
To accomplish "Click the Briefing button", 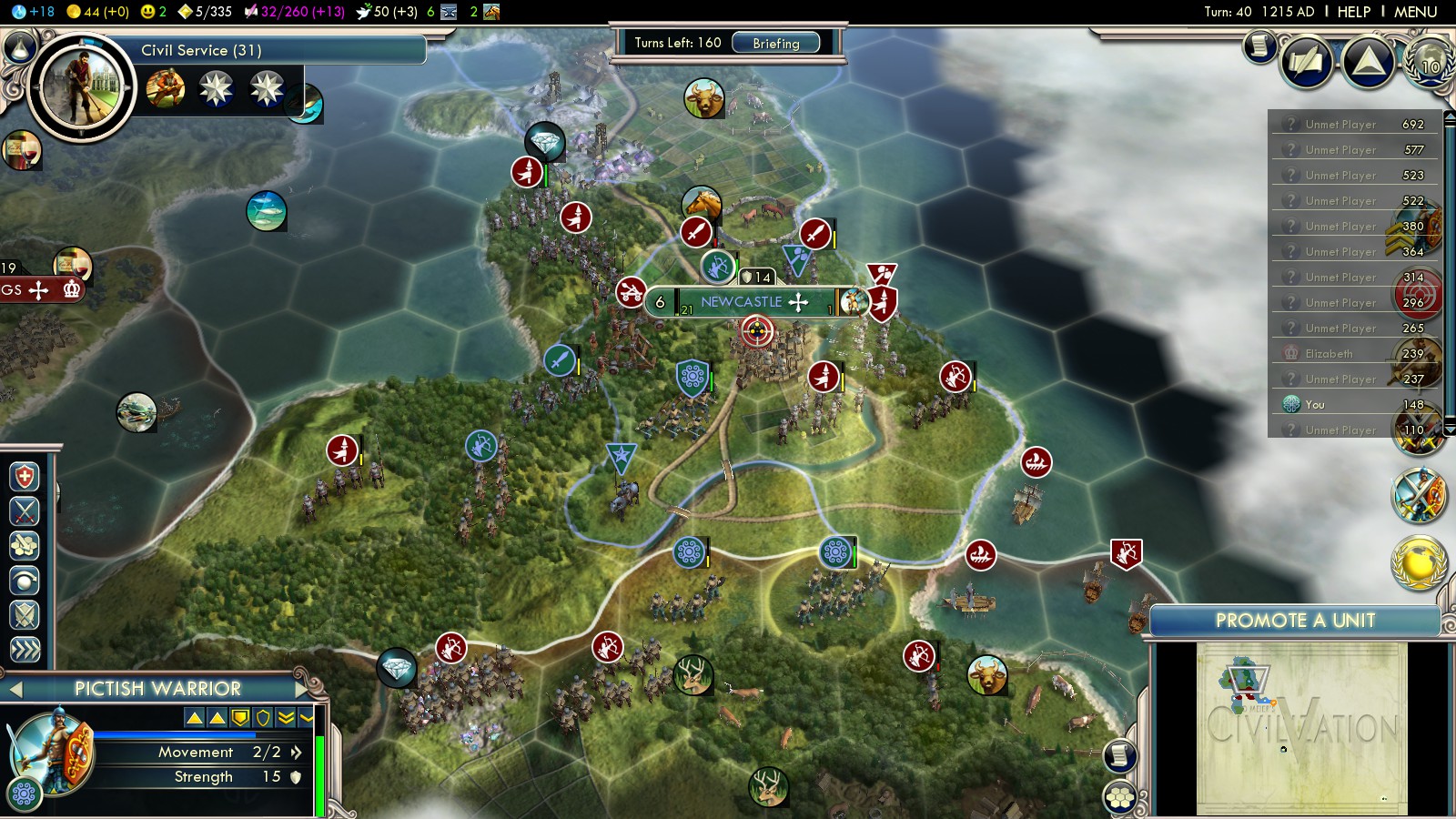I will pos(775,43).
